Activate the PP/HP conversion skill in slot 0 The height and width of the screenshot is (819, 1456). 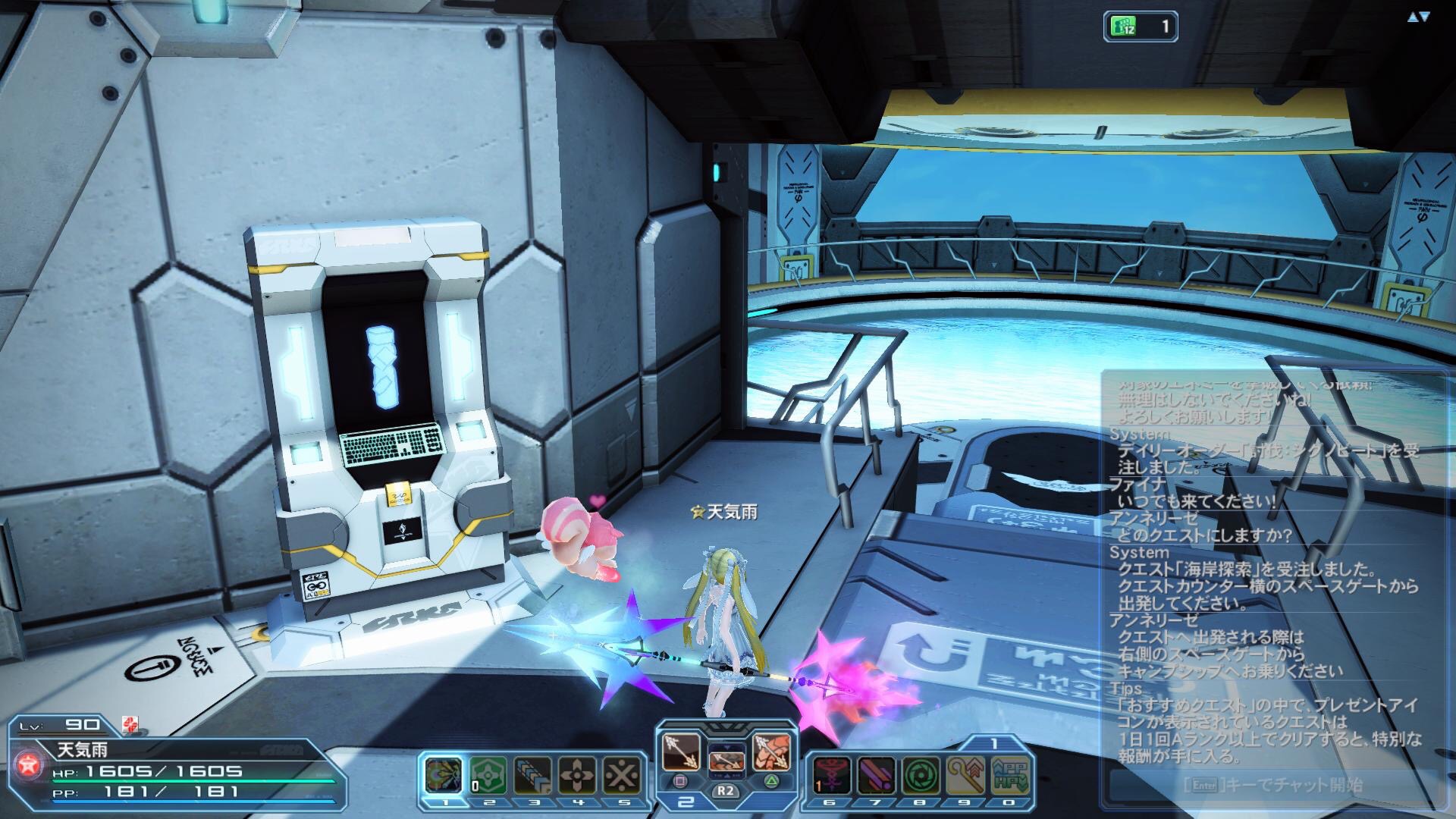click(1011, 774)
